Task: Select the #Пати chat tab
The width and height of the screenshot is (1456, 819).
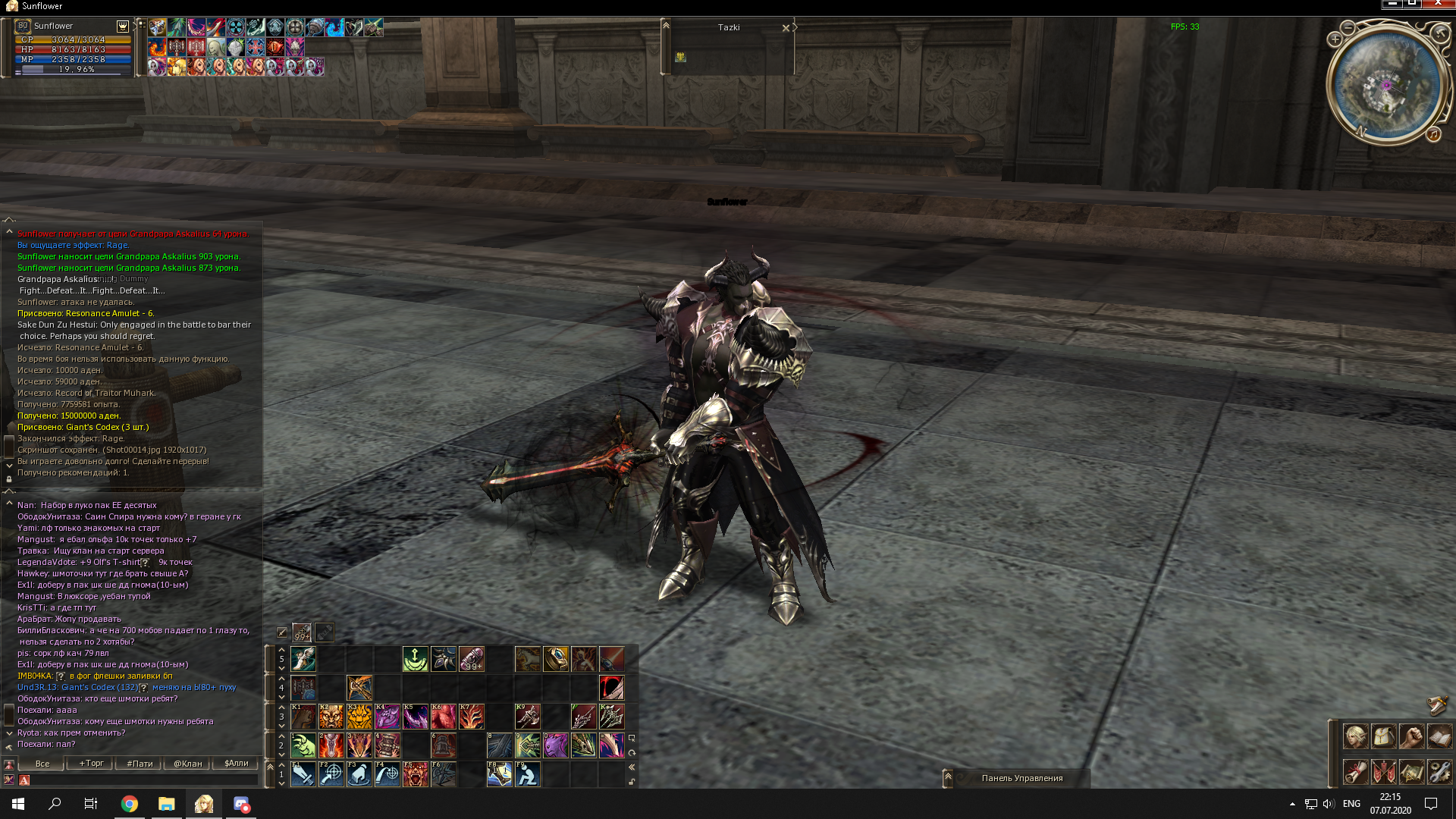Action: 140,764
